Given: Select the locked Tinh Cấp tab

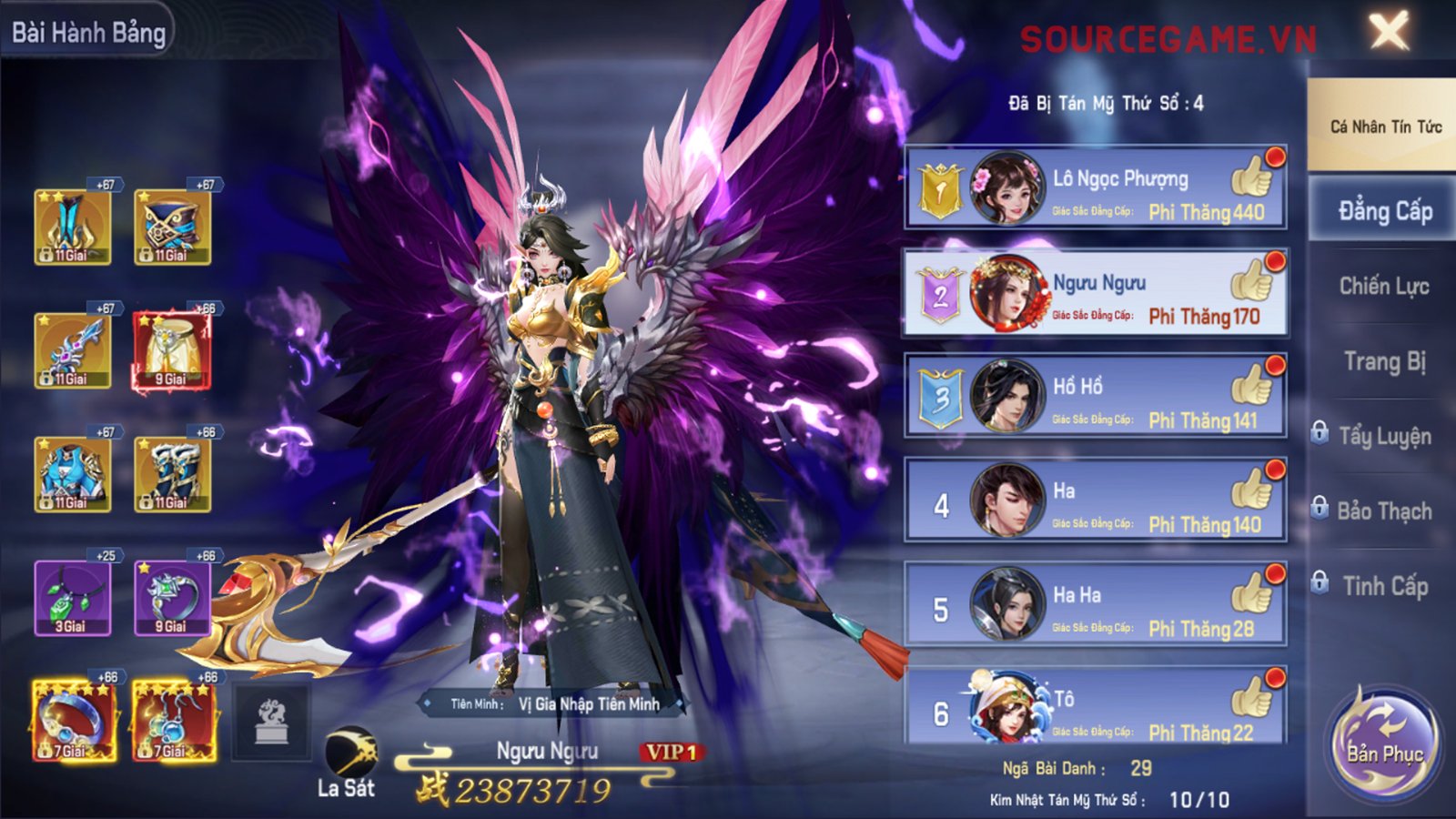Looking at the screenshot, I should point(1384,587).
